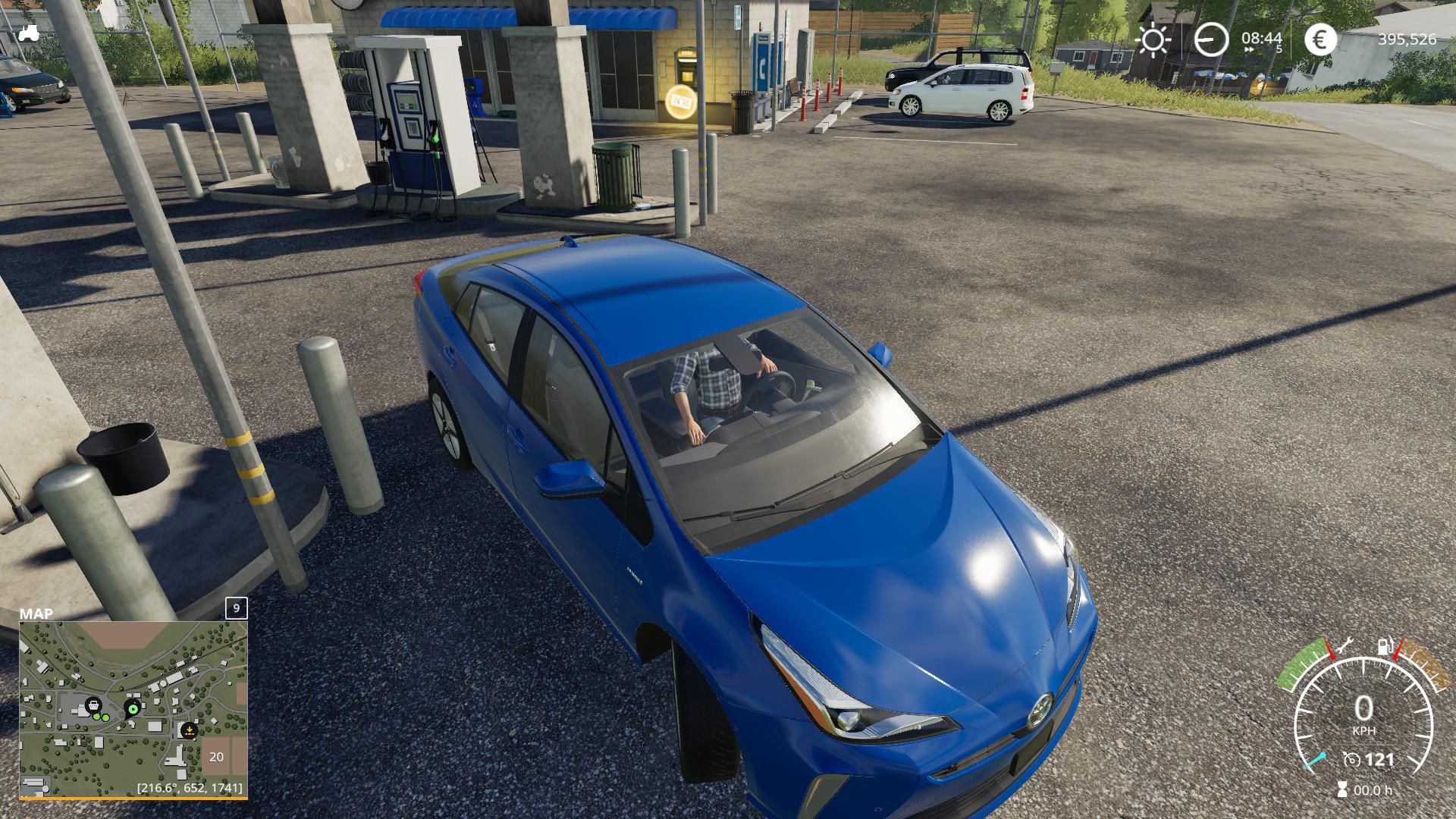Select the shop basket marker on minimap
1456x819 pixels.
93,704
